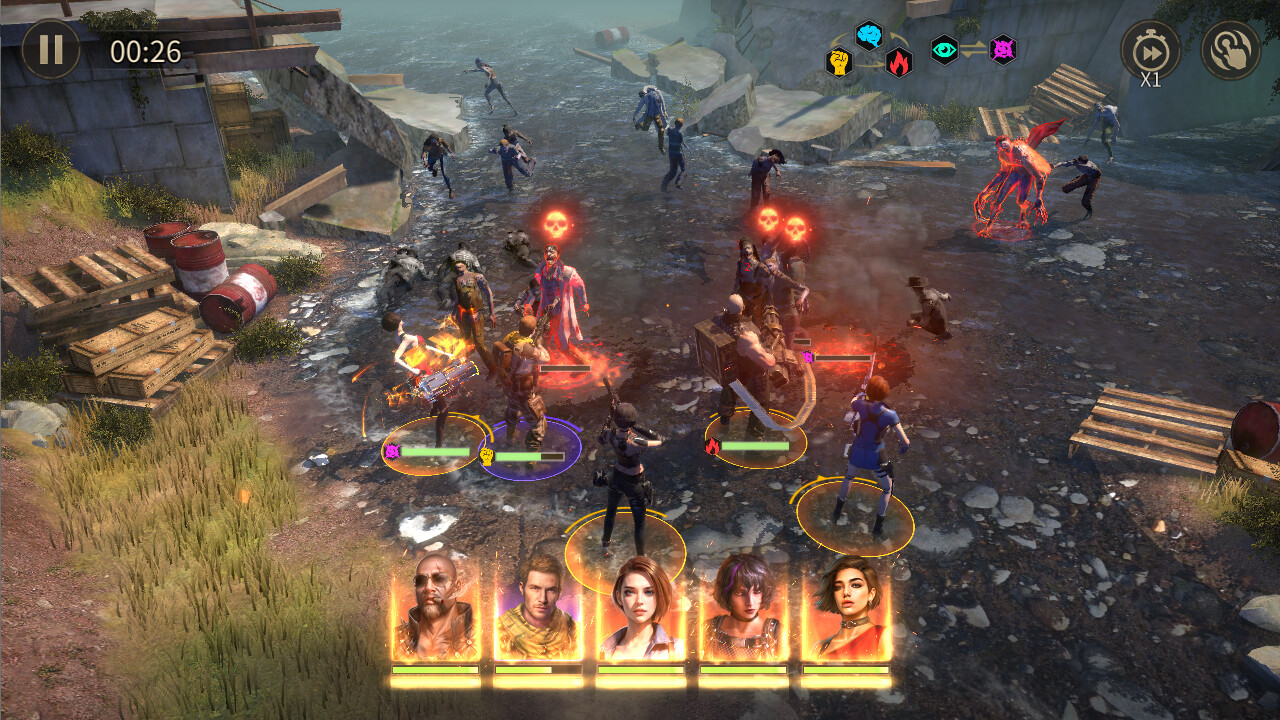Toggle the auto-tap skill button
This screenshot has height=720, width=1280.
tap(1230, 50)
